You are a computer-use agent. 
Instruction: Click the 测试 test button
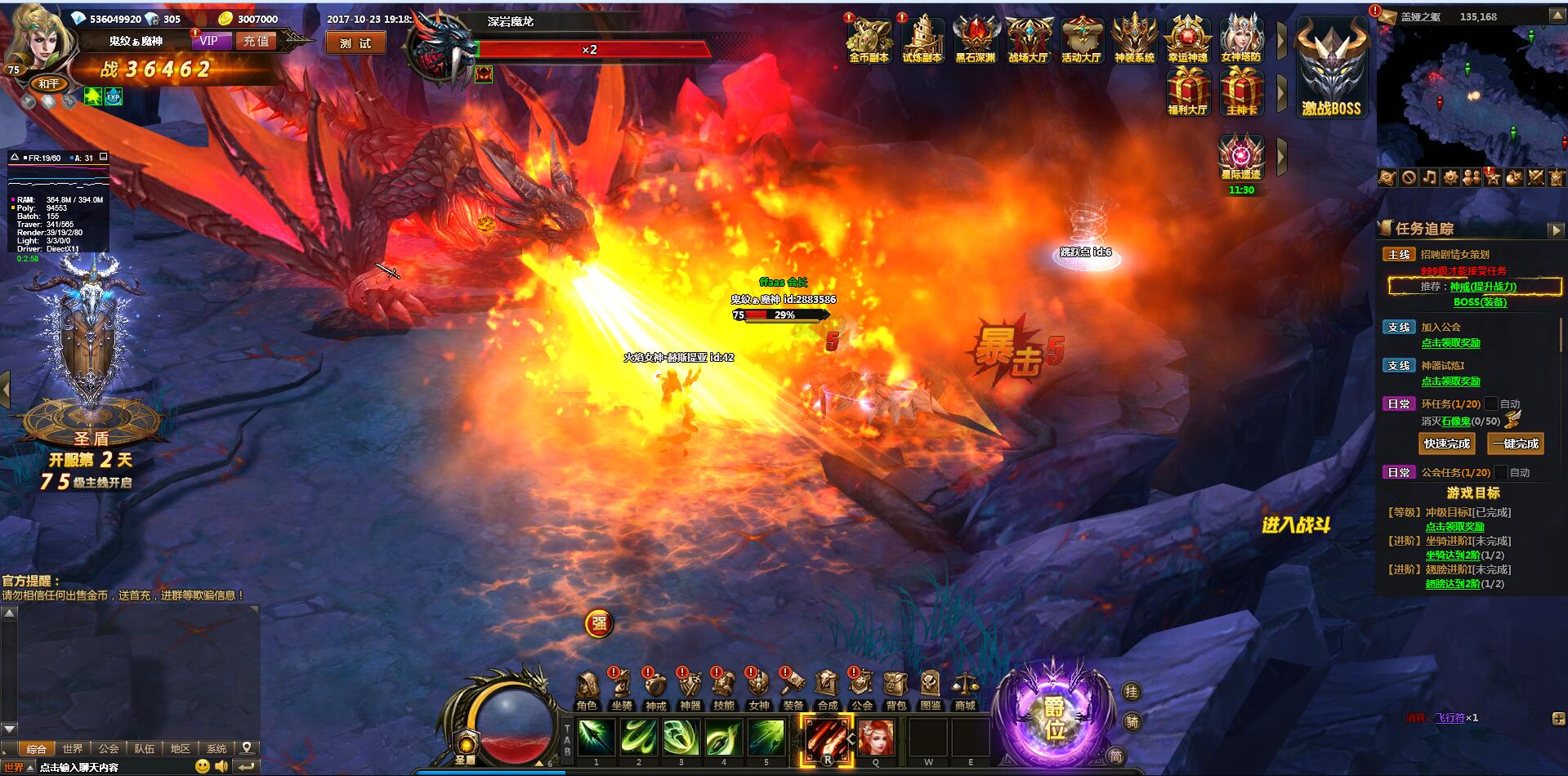tap(355, 43)
